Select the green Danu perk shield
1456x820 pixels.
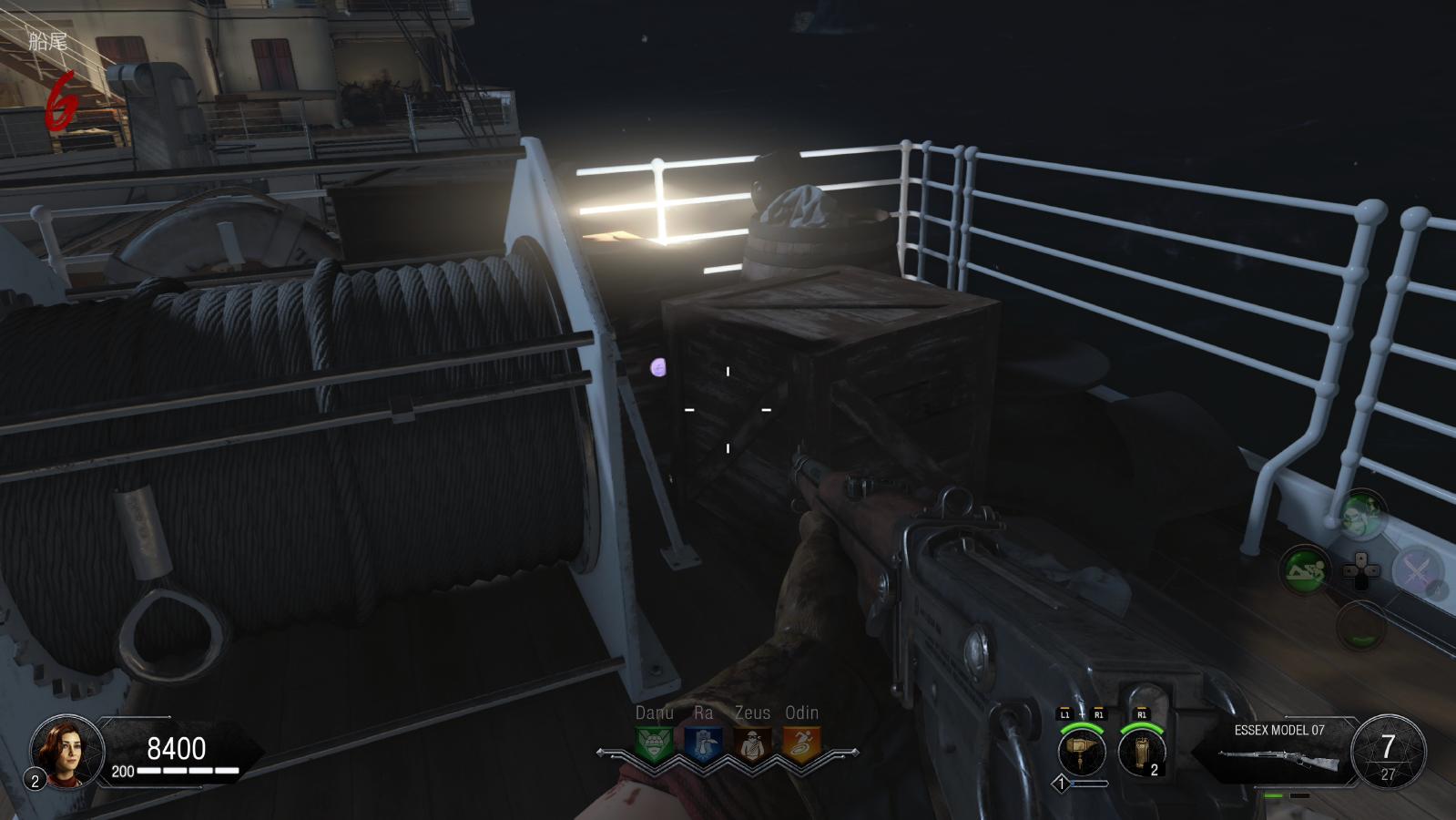654,744
